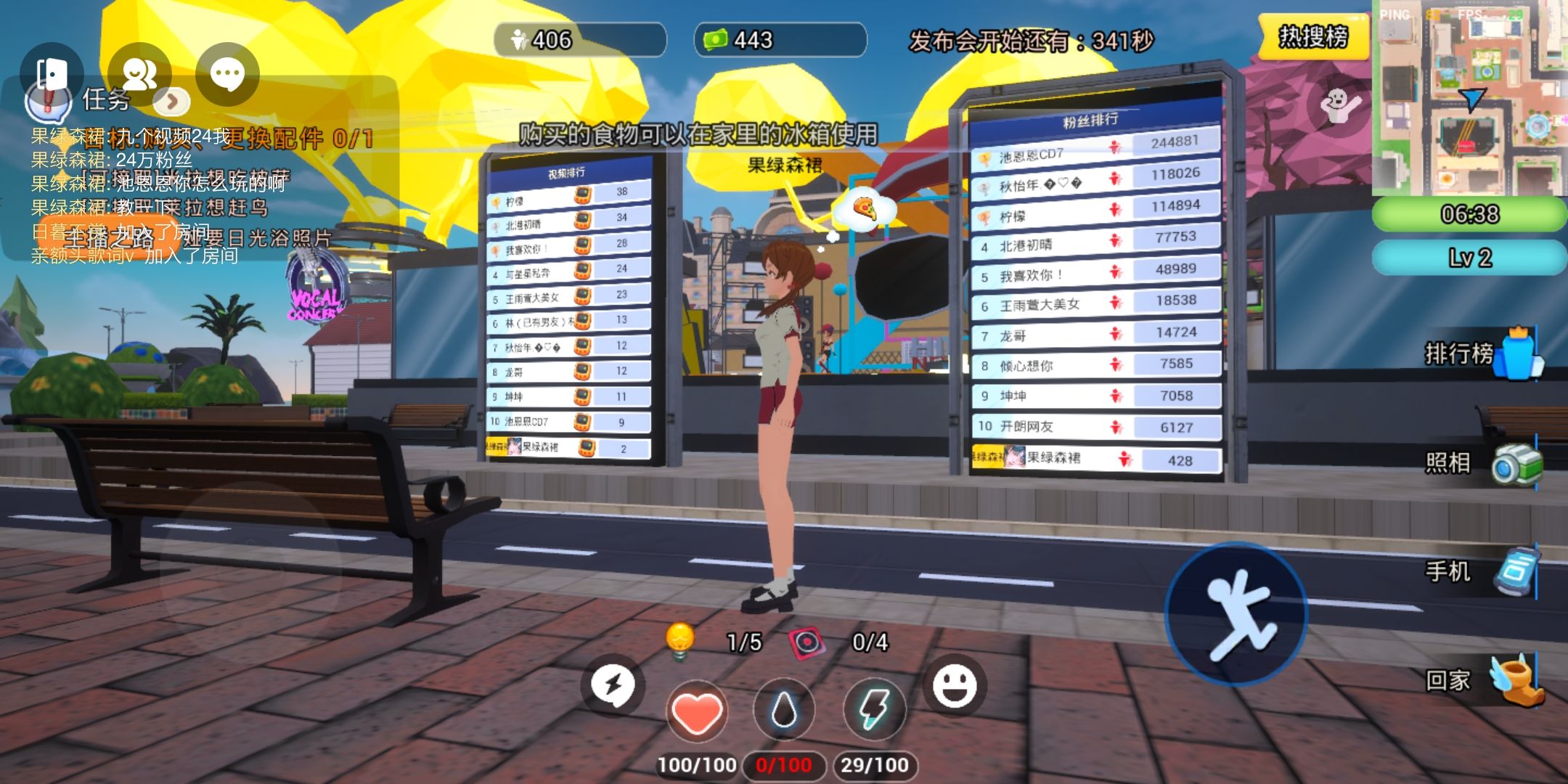
Task: Tap the lightning speech bubble icon
Action: click(x=613, y=685)
